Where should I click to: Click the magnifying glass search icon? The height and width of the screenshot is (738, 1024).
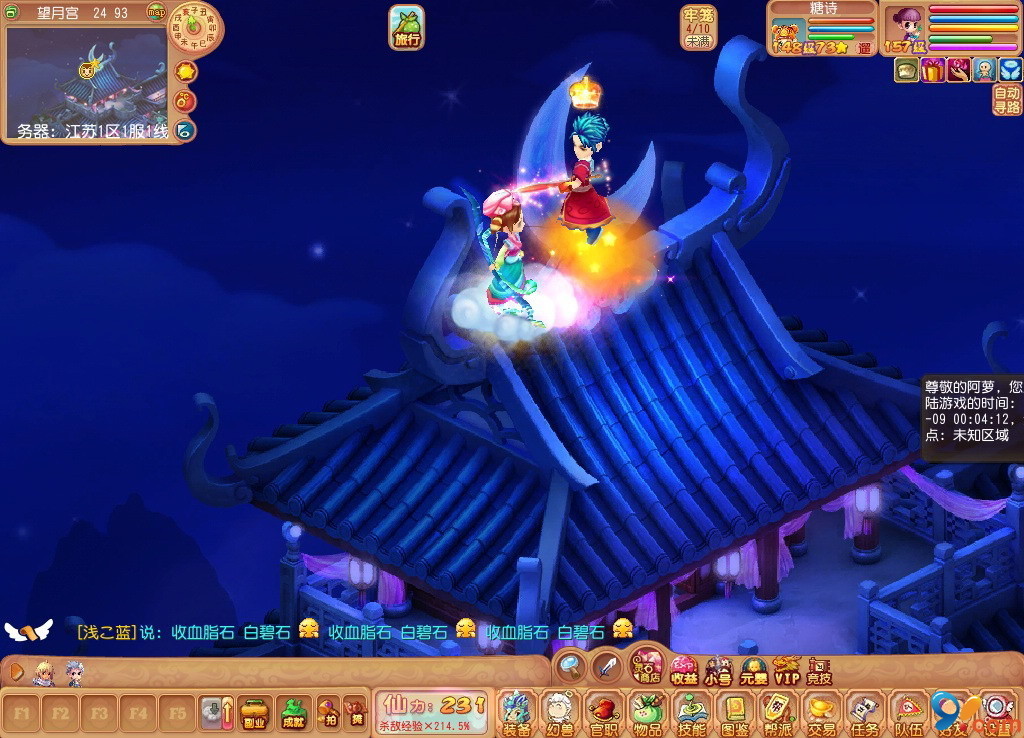tap(571, 665)
